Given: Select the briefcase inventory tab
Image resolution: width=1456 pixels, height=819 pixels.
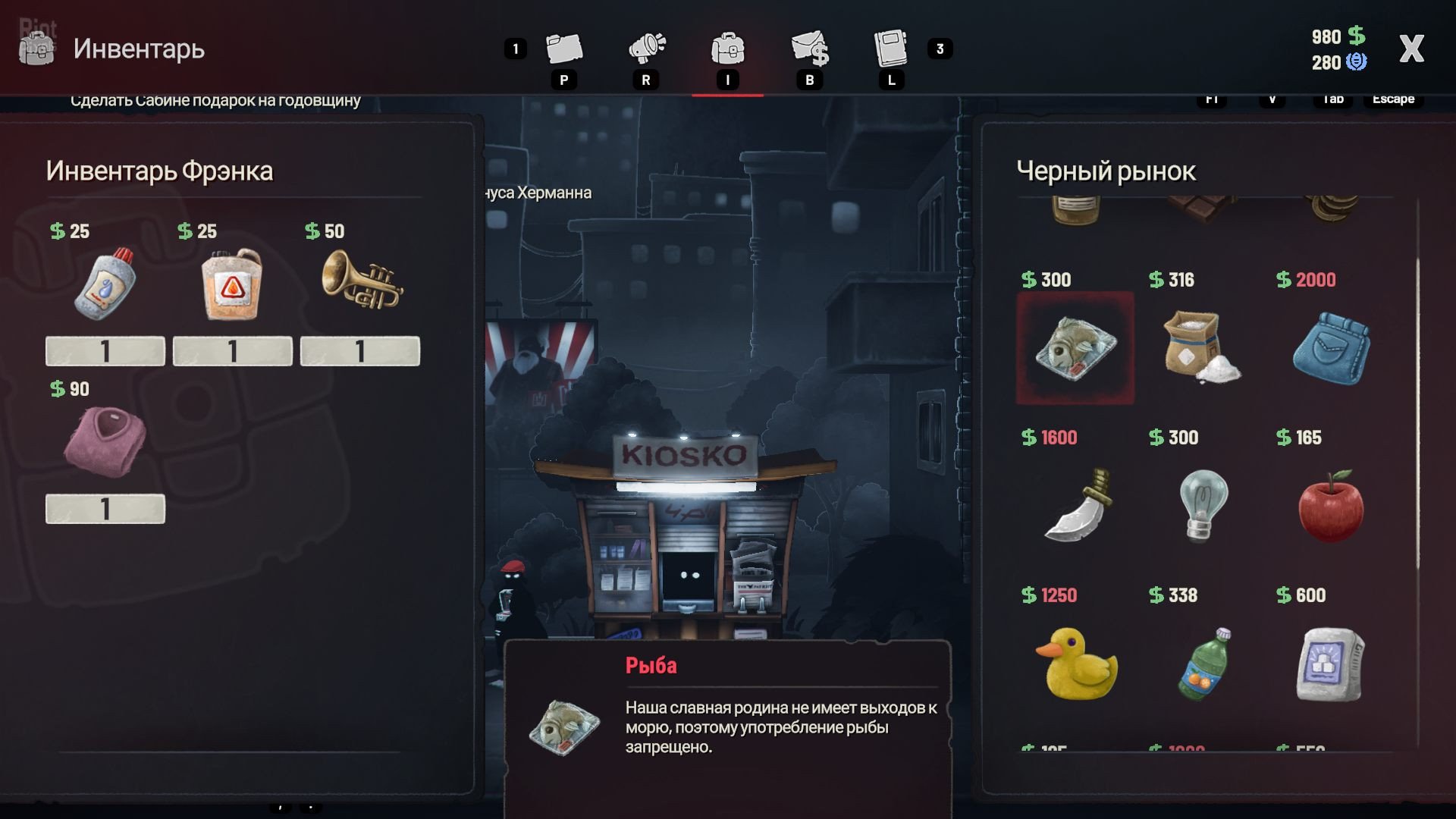Looking at the screenshot, I should pyautogui.click(x=727, y=49).
